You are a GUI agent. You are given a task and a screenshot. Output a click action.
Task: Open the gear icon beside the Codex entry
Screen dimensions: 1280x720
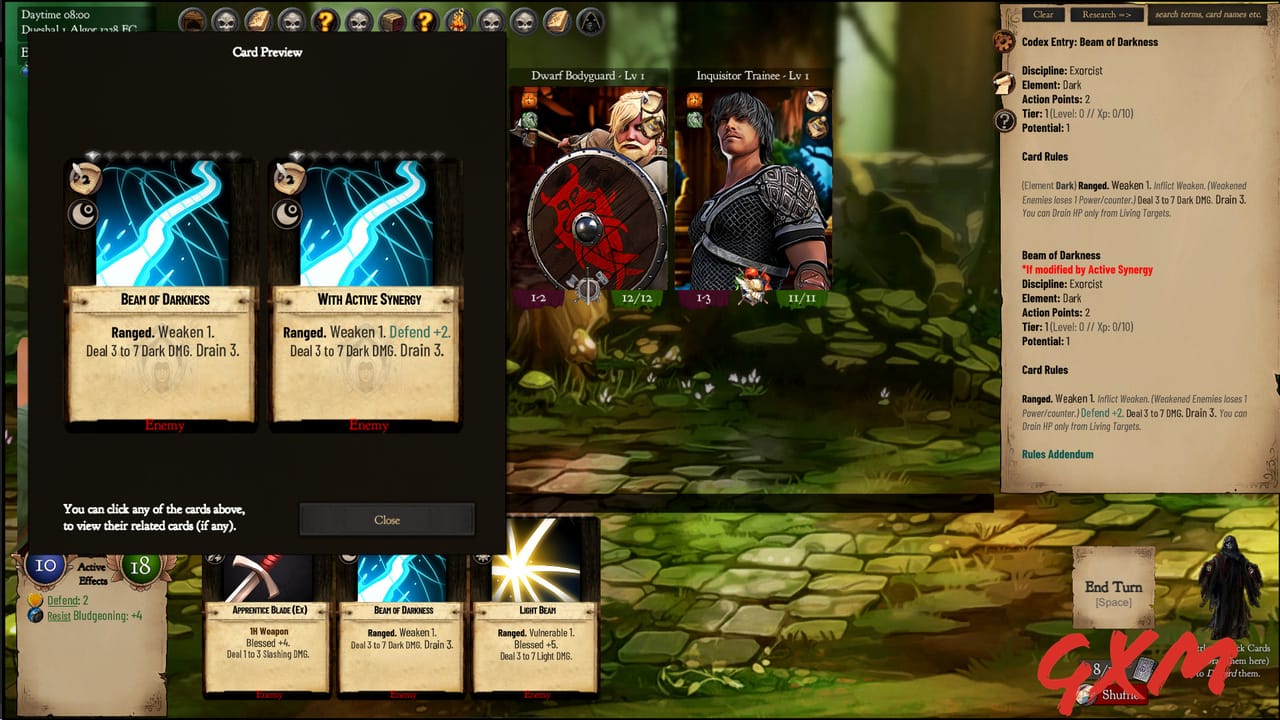click(x=1003, y=42)
